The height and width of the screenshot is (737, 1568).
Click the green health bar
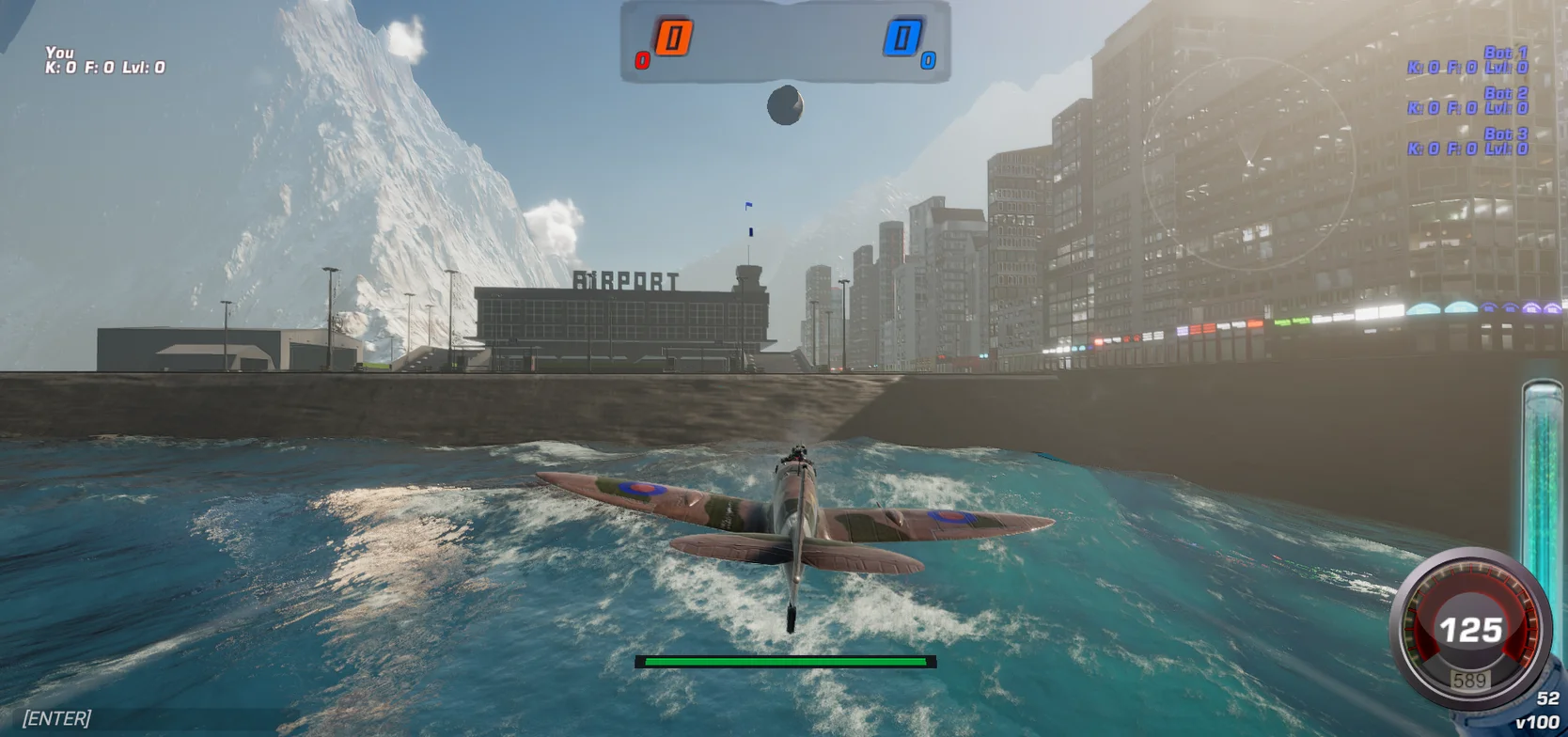click(786, 662)
